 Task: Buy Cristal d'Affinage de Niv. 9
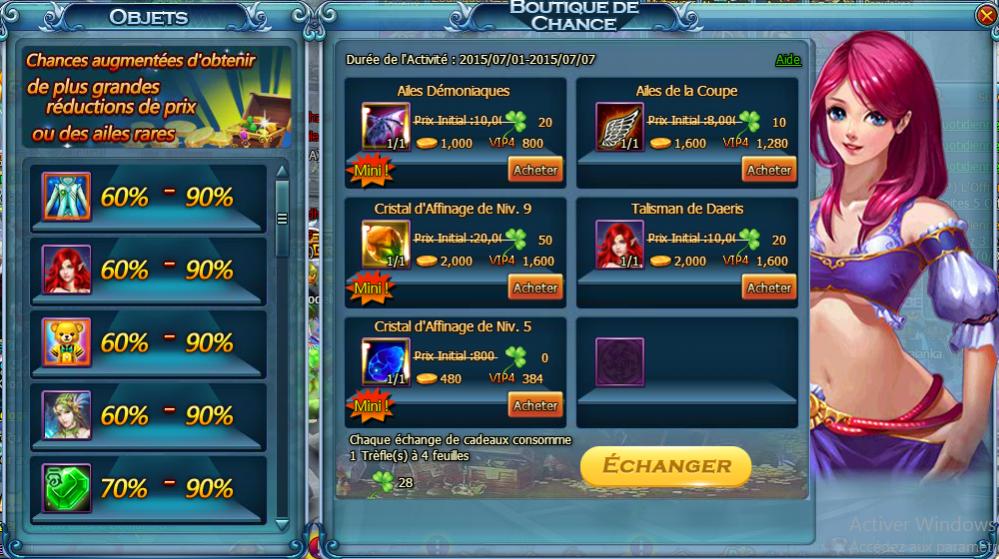click(535, 288)
